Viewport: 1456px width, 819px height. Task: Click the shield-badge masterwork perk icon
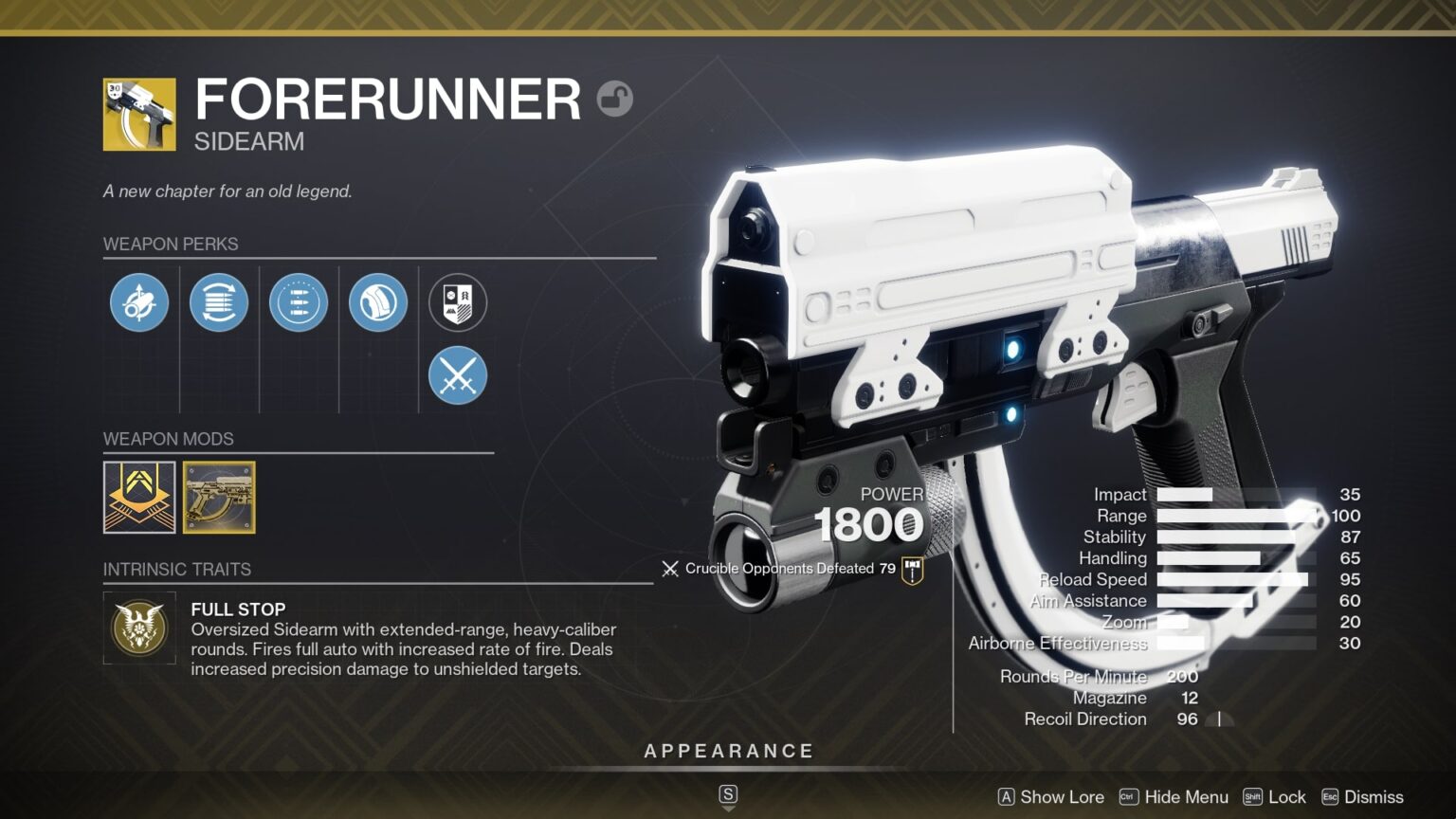point(458,302)
